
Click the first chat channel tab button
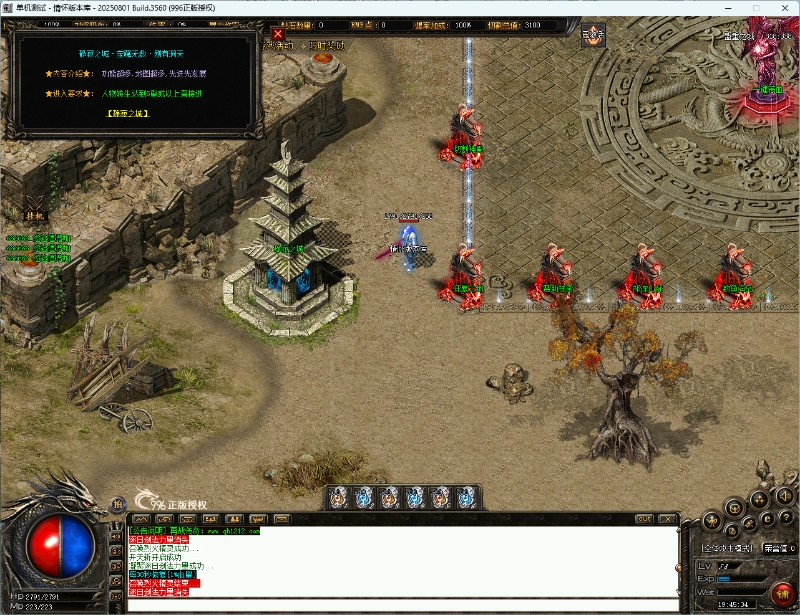pyautogui.click(x=141, y=519)
